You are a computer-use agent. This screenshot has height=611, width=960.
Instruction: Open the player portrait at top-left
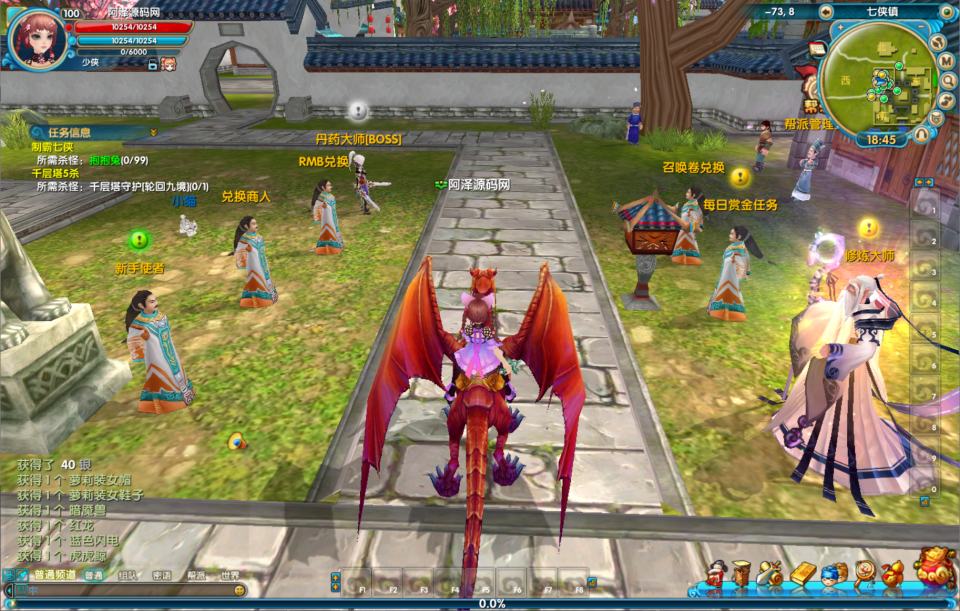point(37,37)
